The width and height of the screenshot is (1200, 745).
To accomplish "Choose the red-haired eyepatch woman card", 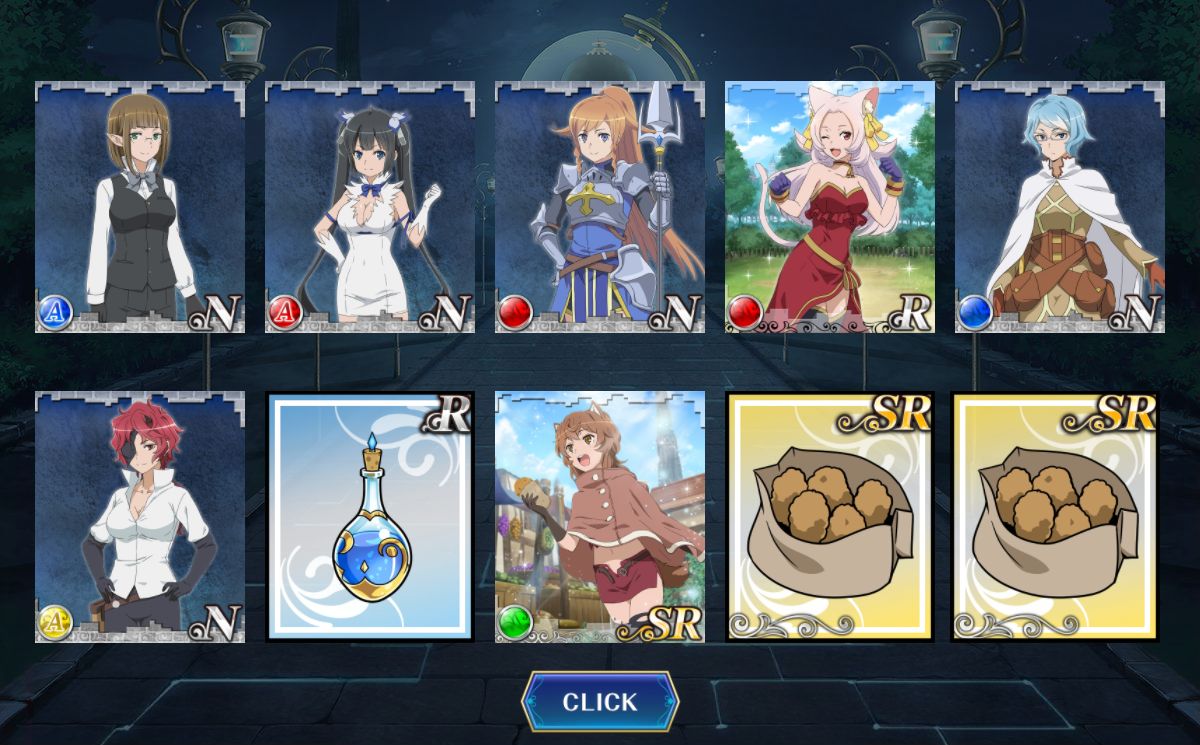I will point(140,517).
